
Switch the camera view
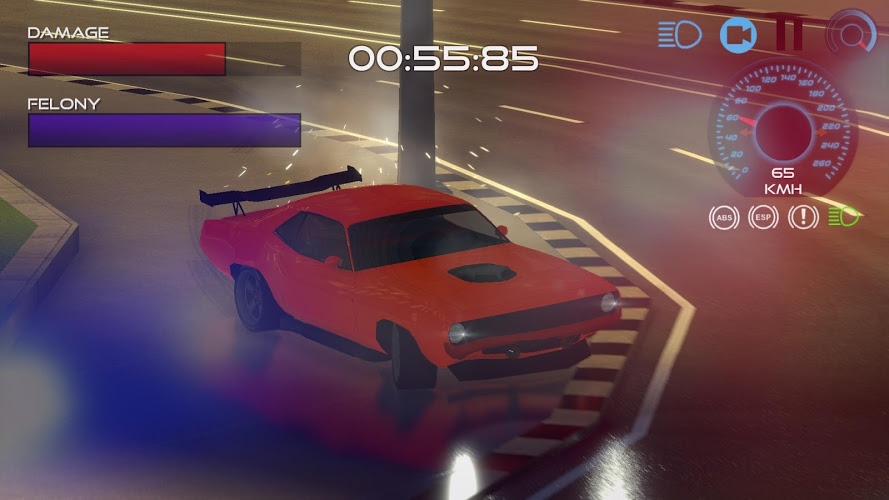738,35
